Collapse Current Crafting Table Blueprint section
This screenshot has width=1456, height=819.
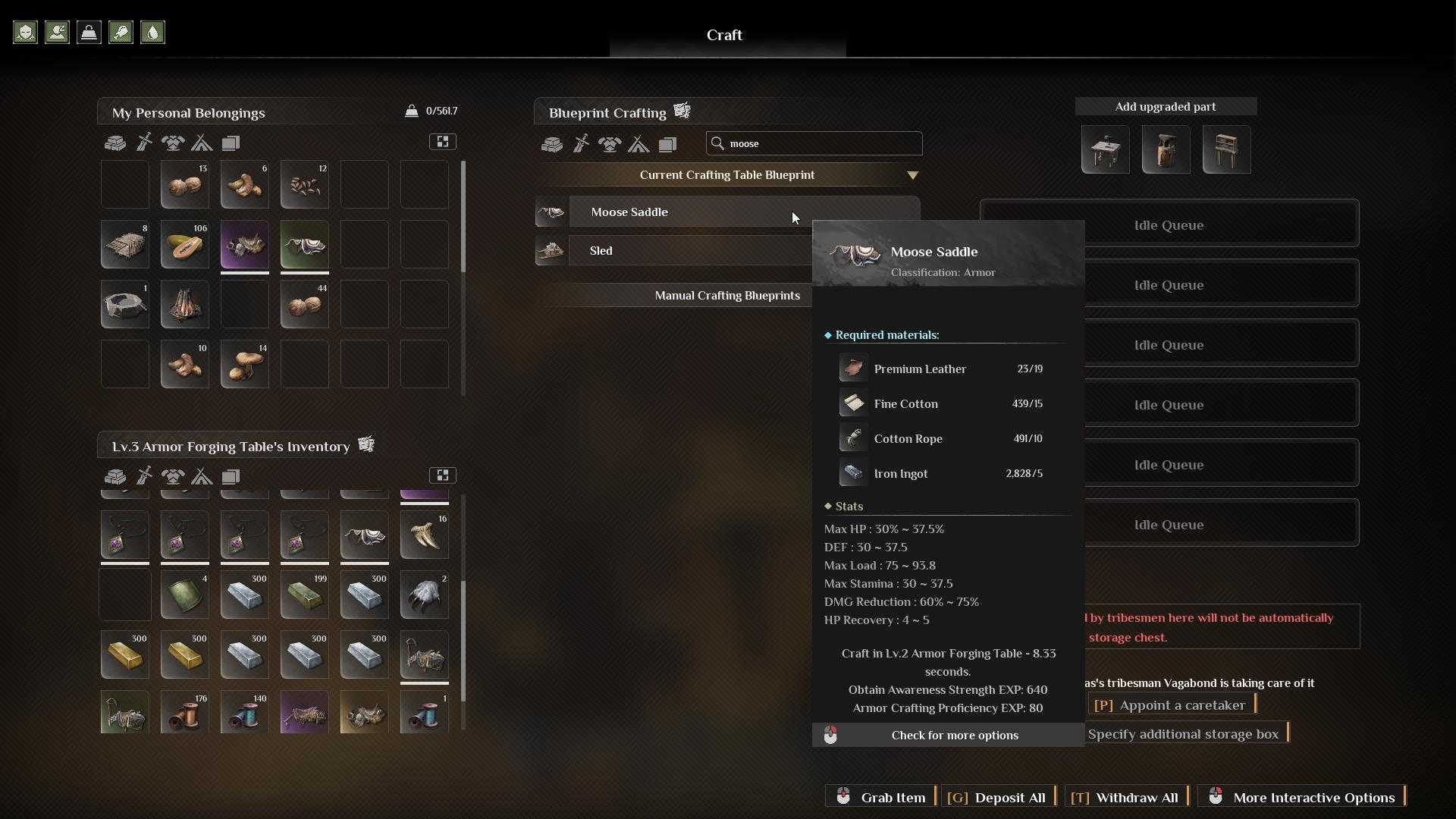(x=912, y=175)
